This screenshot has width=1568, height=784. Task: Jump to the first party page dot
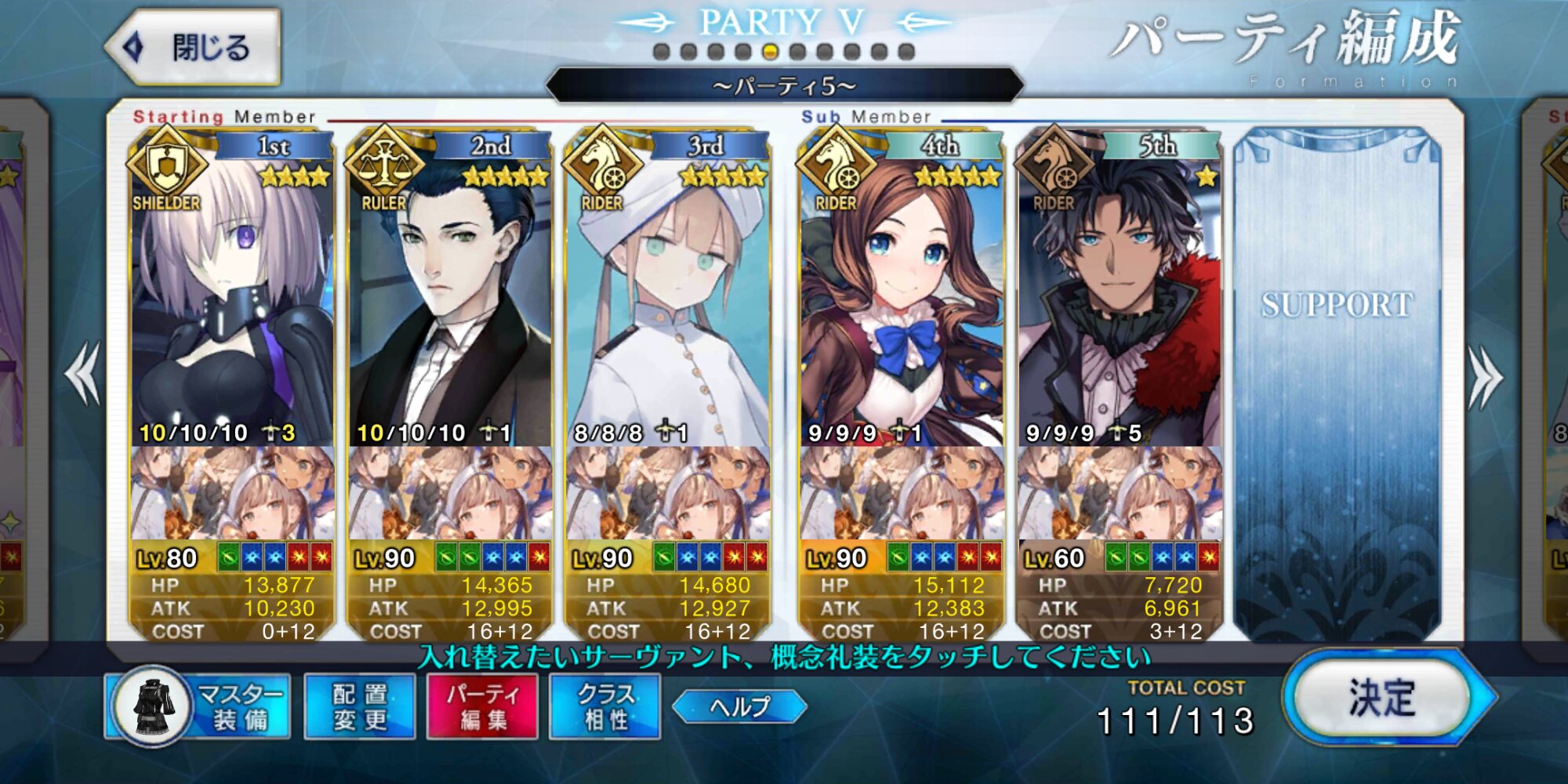click(662, 53)
